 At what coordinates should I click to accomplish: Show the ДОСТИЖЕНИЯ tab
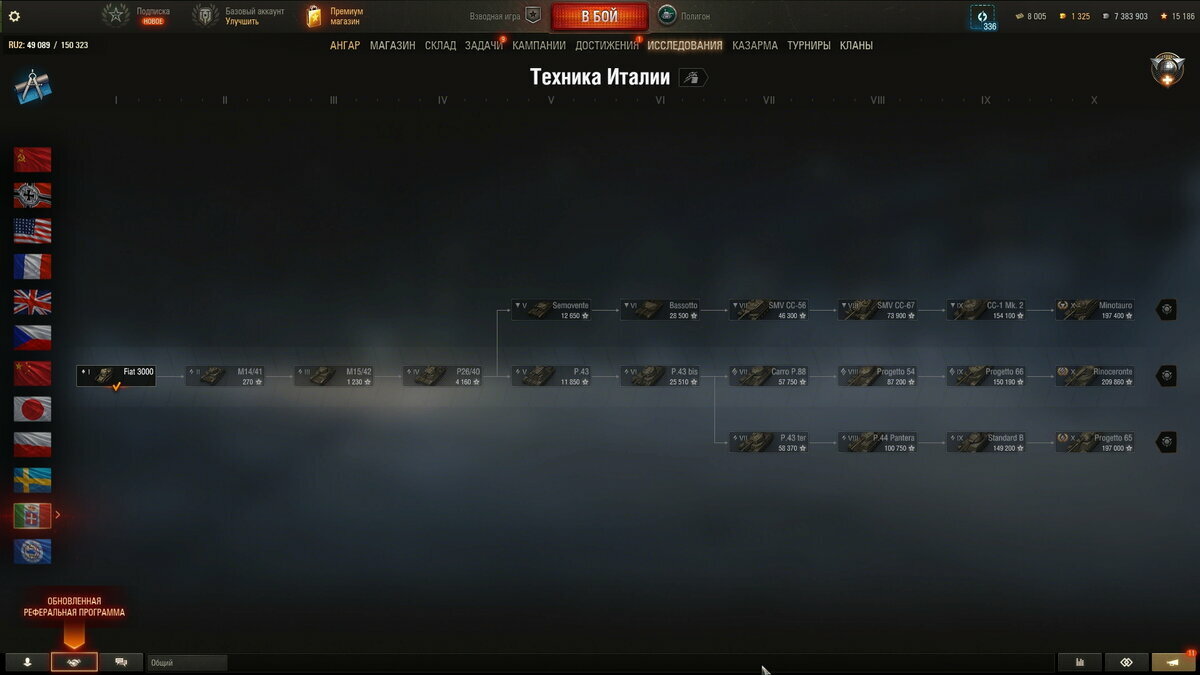tap(606, 45)
